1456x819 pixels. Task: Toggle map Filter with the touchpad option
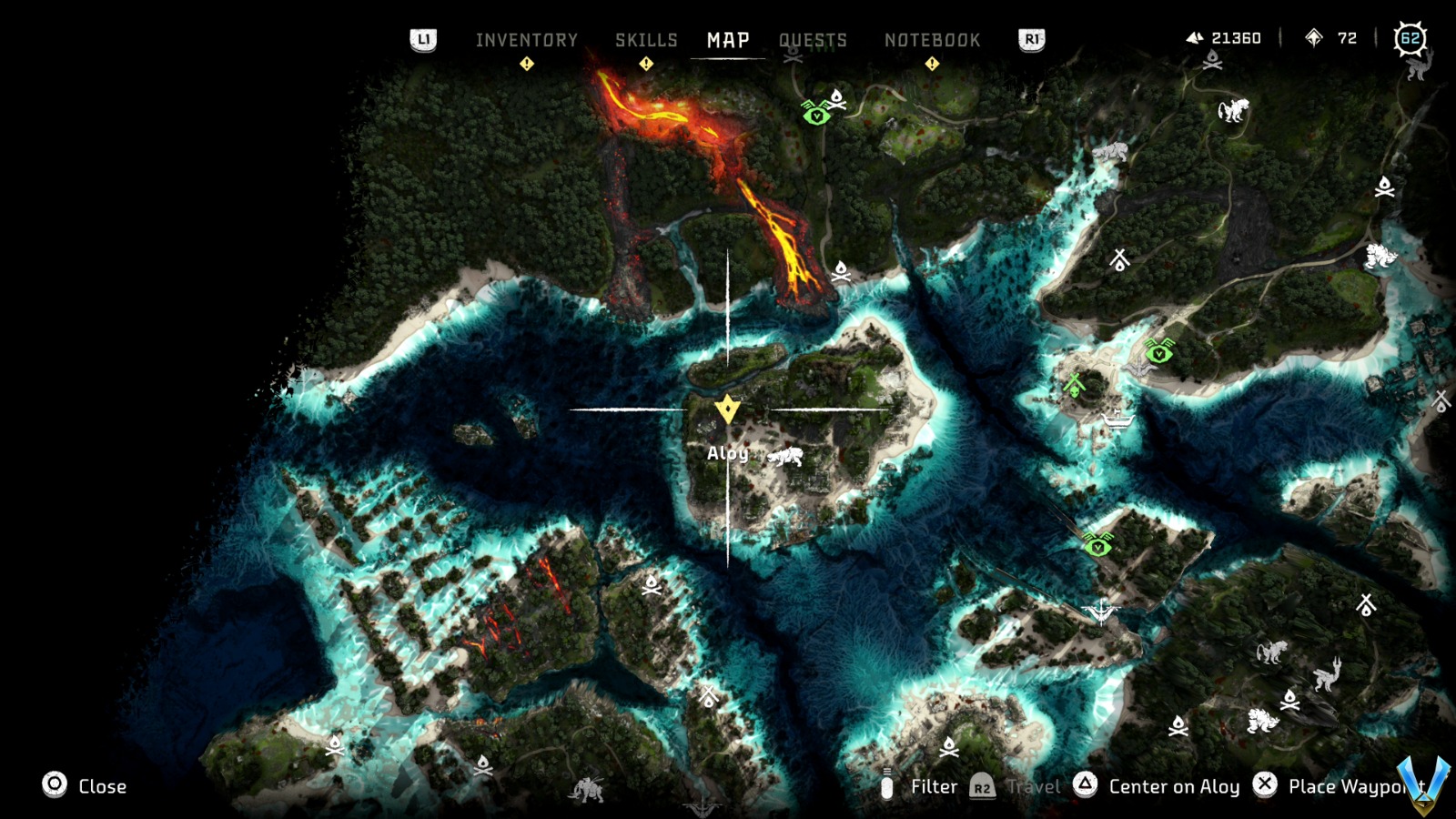pos(932,786)
